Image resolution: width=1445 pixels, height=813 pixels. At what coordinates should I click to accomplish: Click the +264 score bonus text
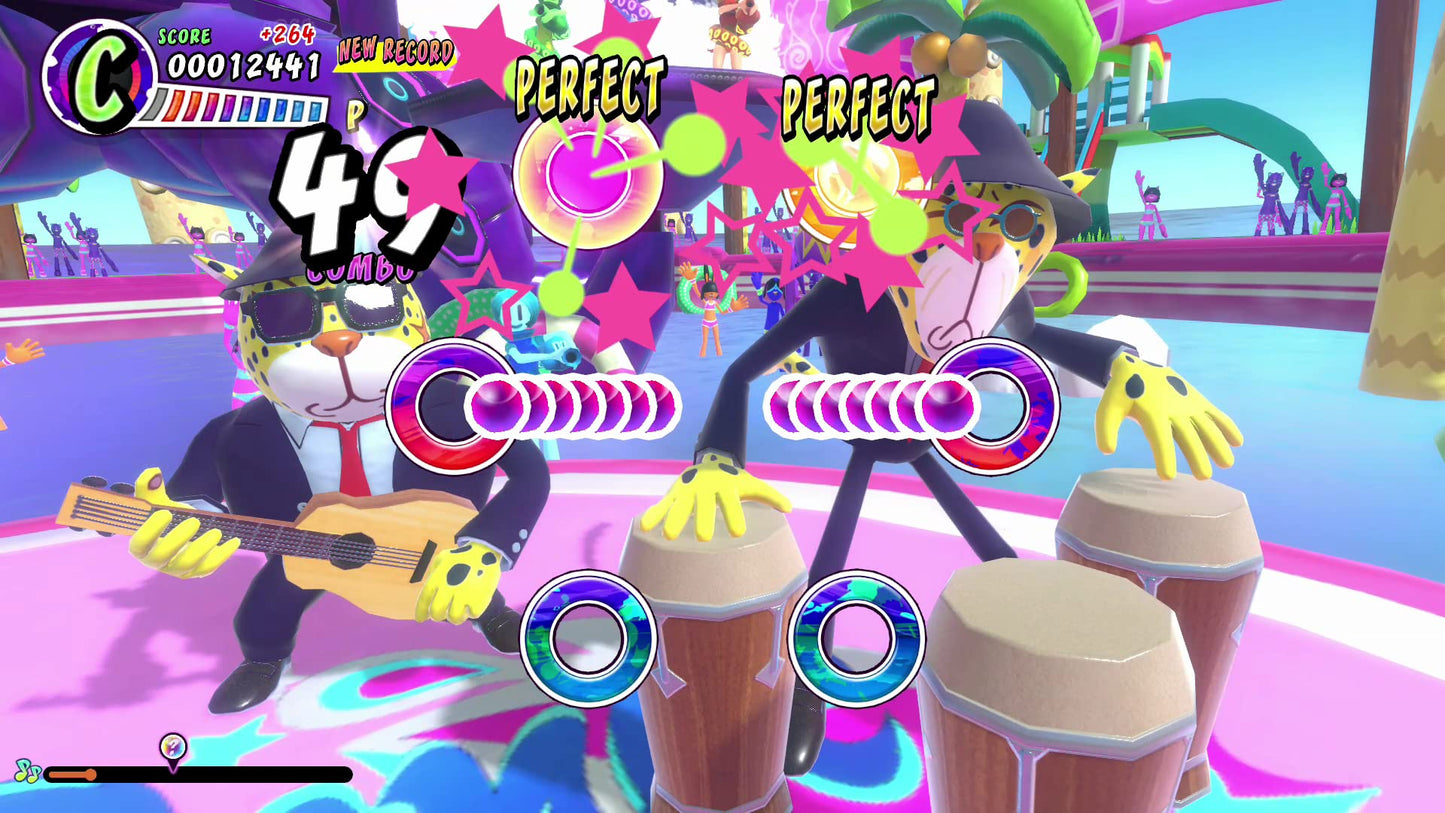[x=287, y=35]
